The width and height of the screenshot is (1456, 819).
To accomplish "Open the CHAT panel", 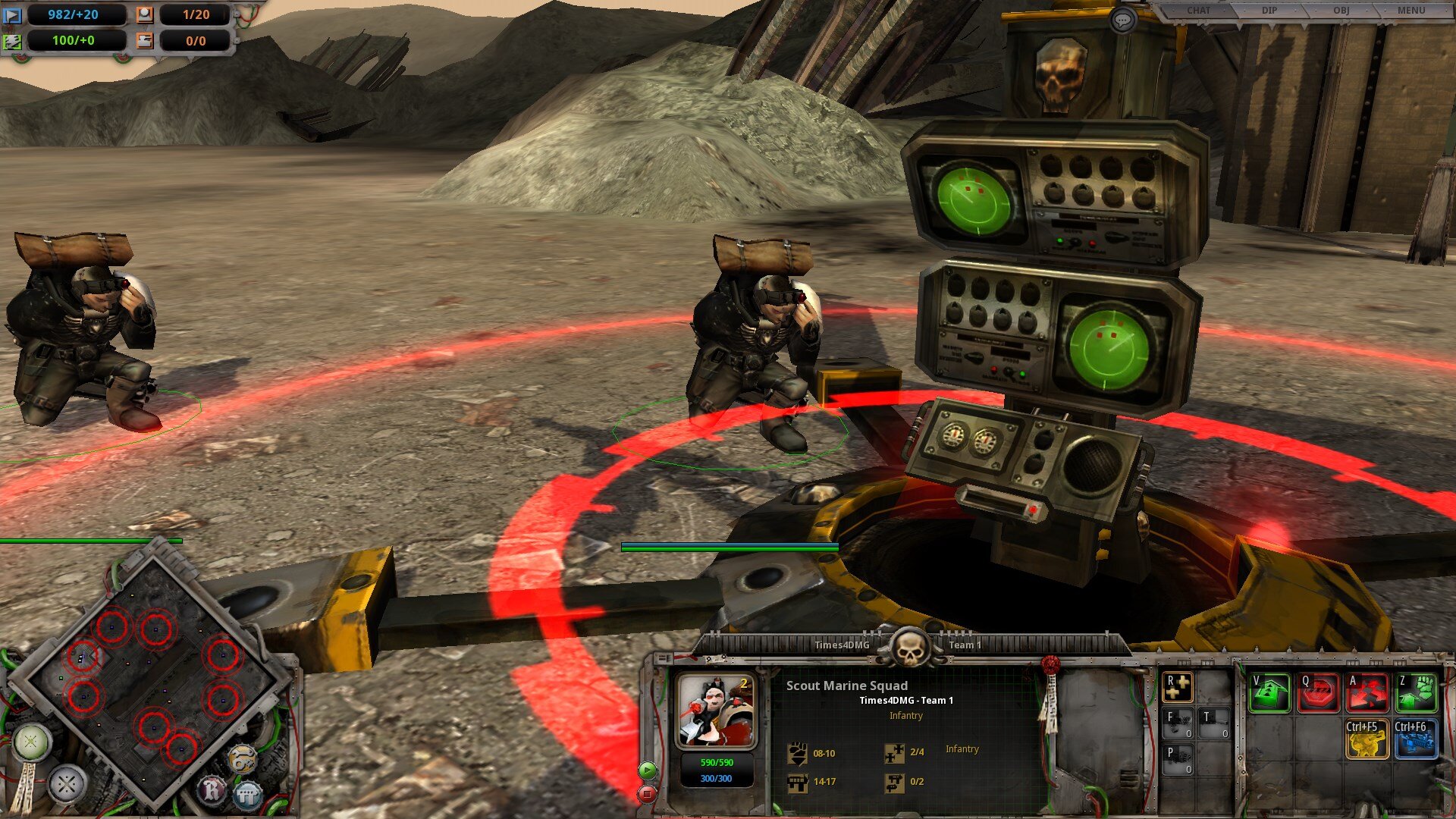I will click(1198, 11).
